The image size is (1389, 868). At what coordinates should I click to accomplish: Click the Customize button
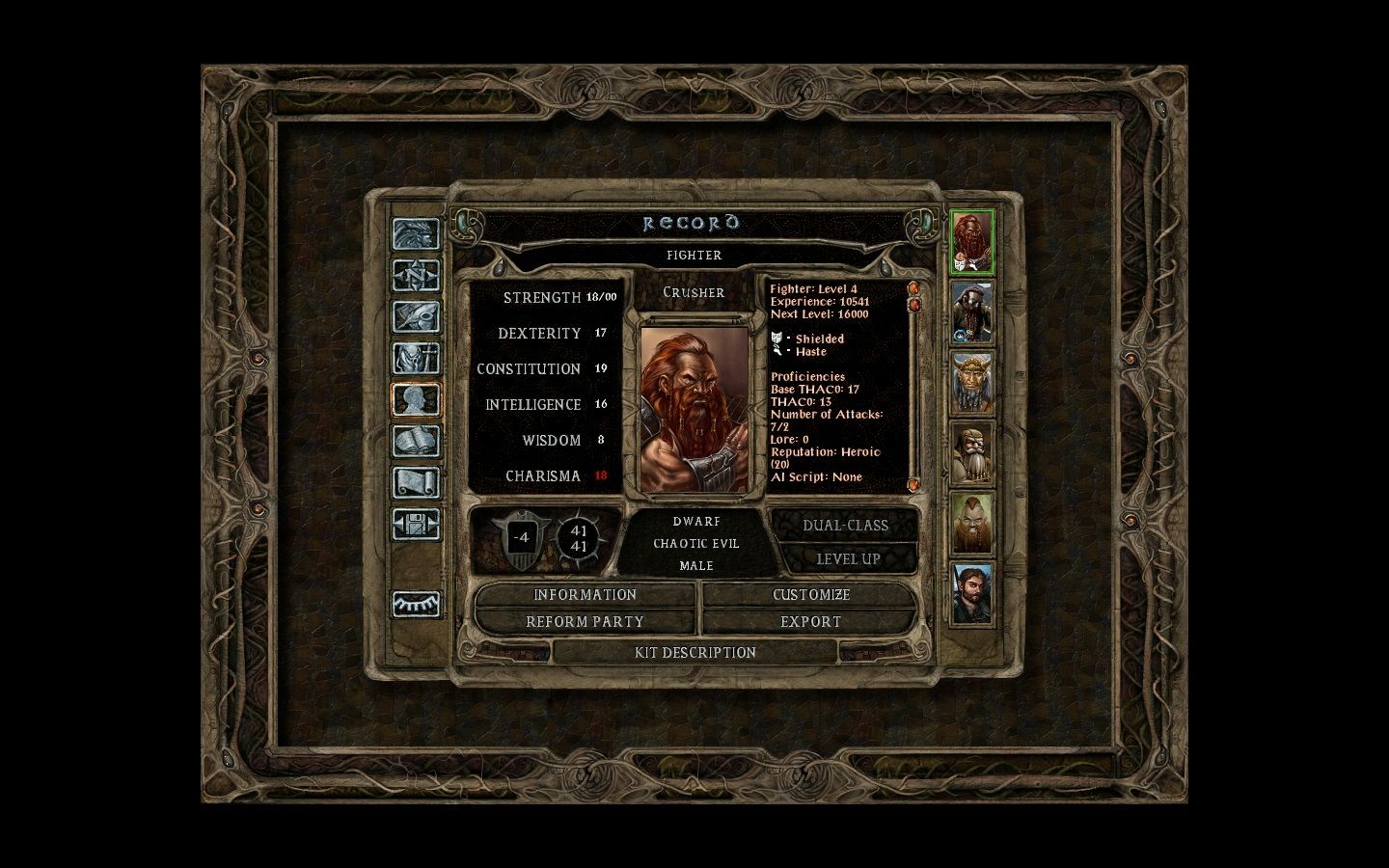pyautogui.click(x=810, y=595)
